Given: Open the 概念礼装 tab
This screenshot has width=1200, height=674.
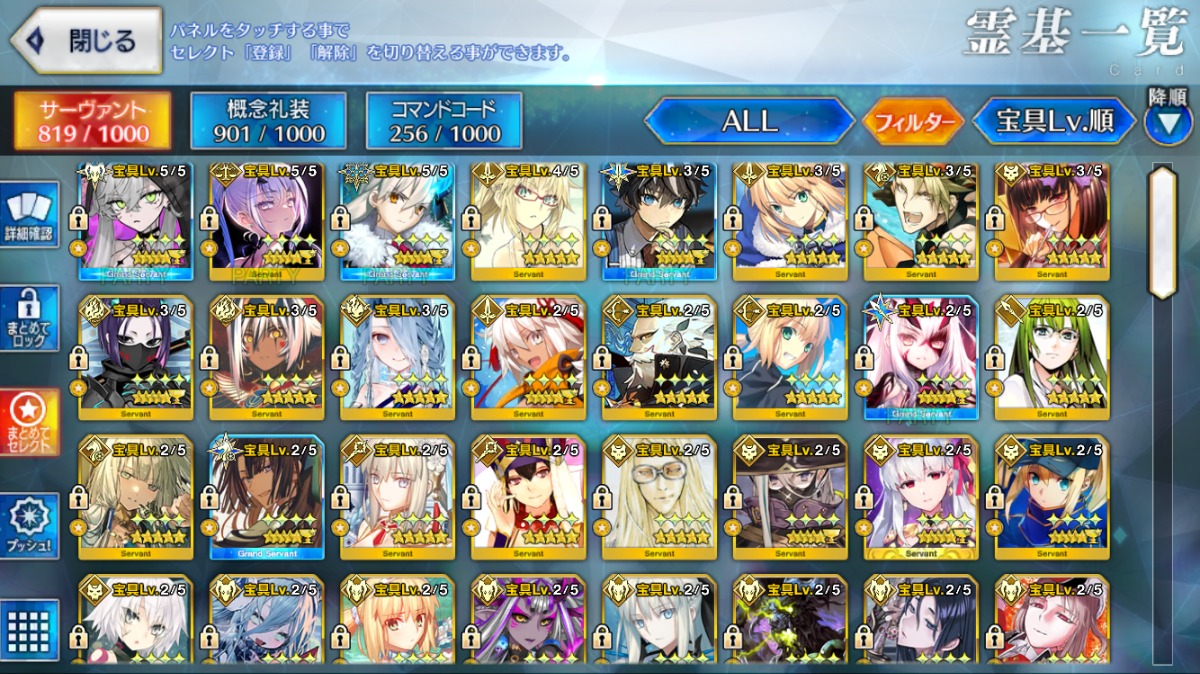Looking at the screenshot, I should pyautogui.click(x=268, y=121).
